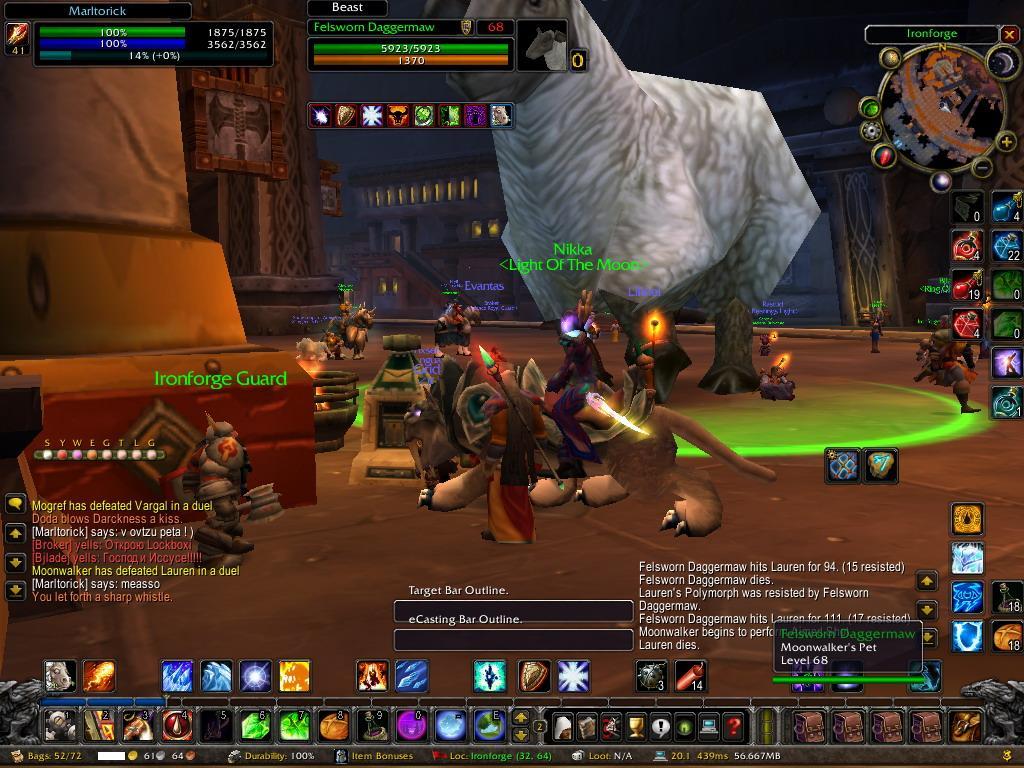
Task: Open the red question mark help button
Action: click(734, 725)
